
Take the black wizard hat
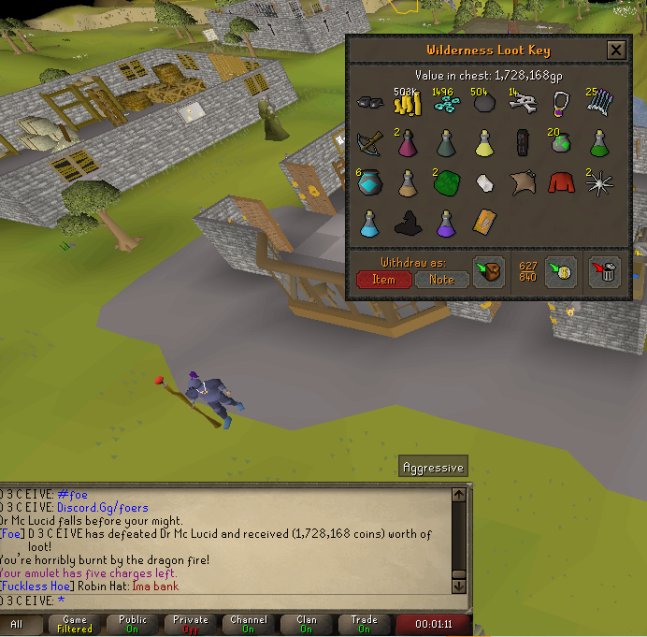[406, 222]
